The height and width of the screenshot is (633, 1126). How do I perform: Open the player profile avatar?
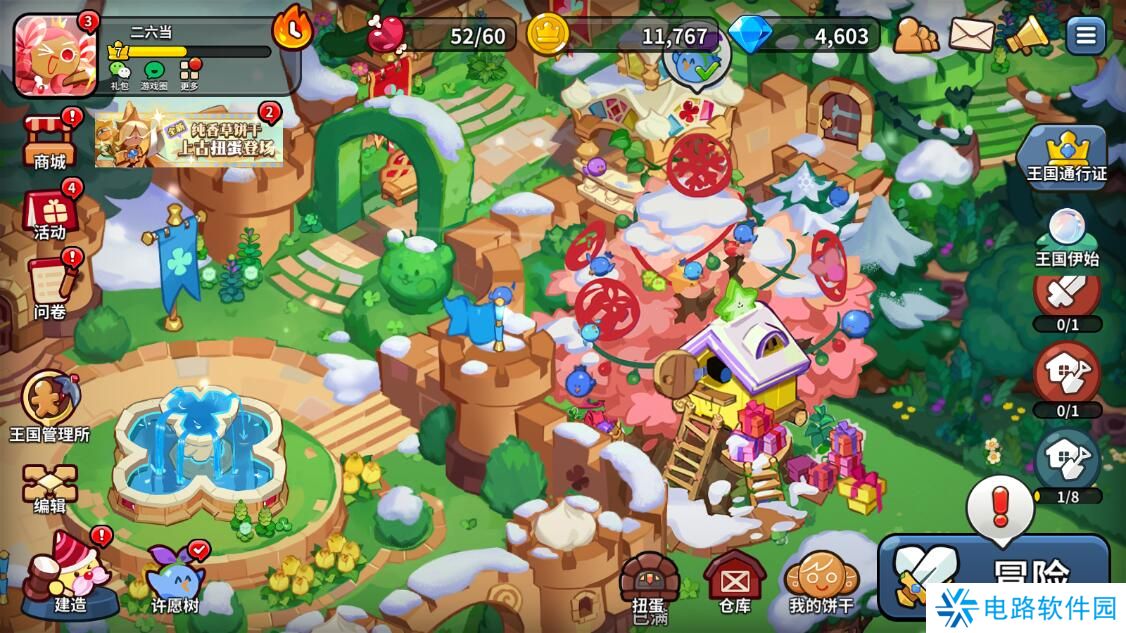pos(55,54)
